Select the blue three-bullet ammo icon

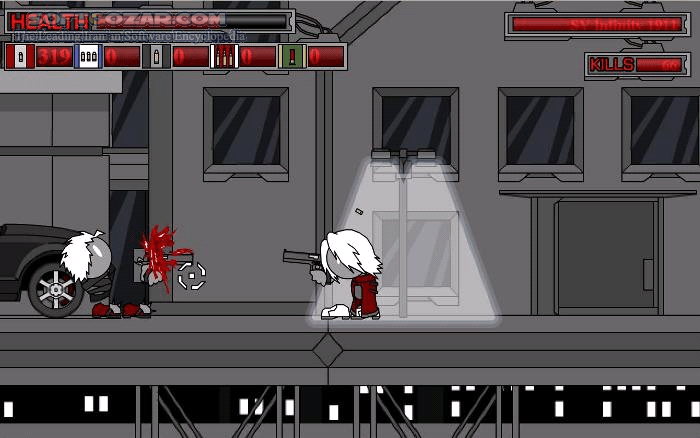(x=88, y=57)
